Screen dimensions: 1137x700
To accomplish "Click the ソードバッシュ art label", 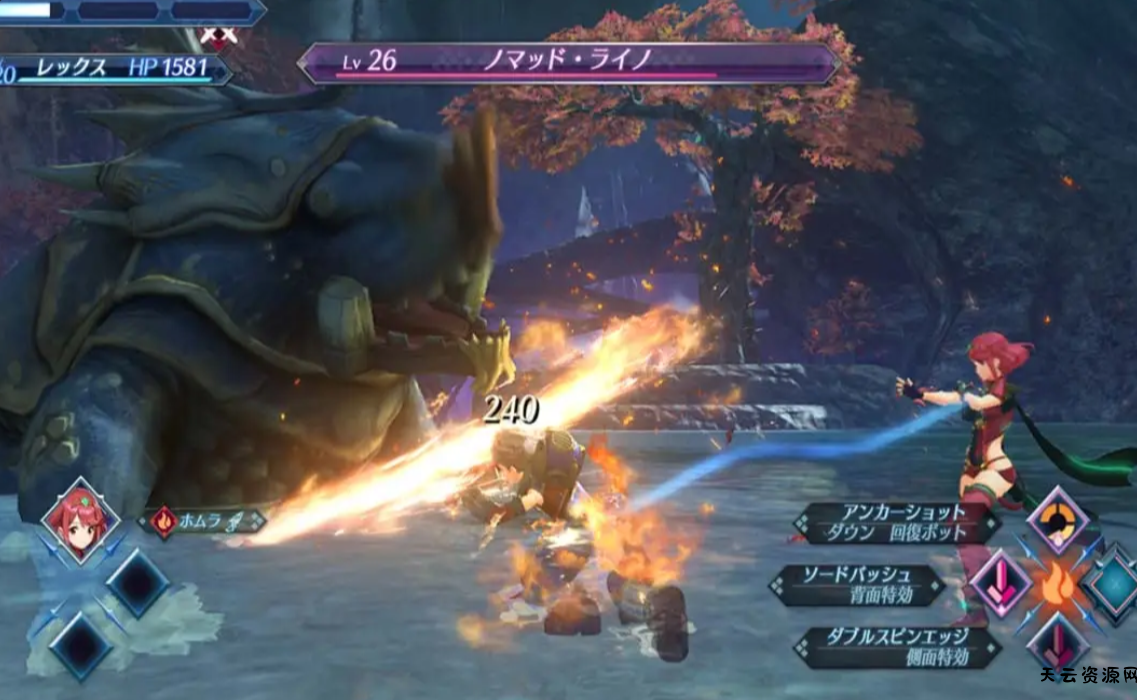I will pos(858,585).
